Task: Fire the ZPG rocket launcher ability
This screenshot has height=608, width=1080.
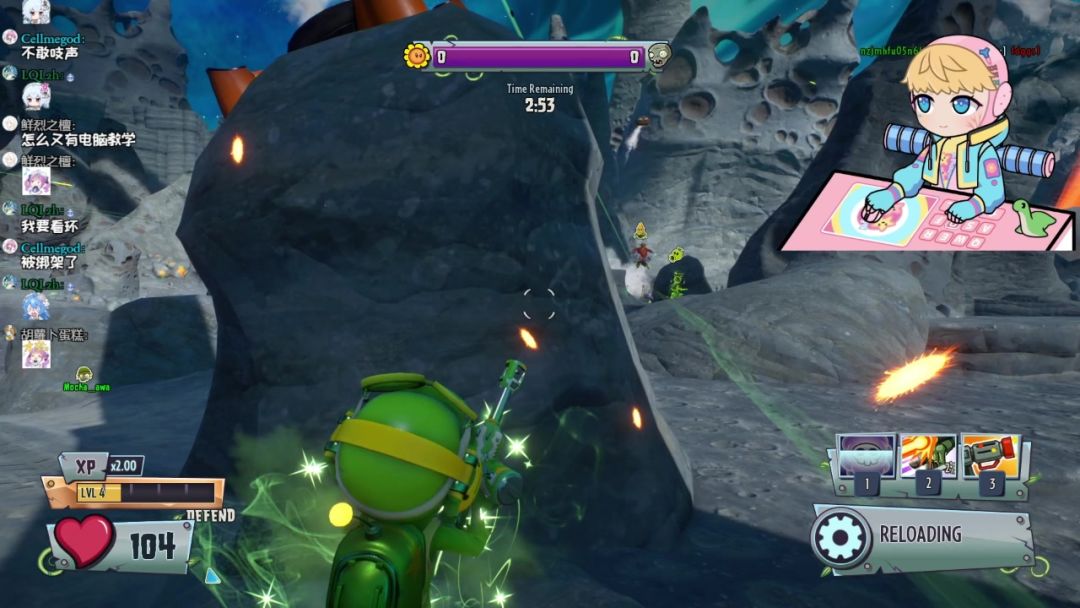Action: point(990,457)
